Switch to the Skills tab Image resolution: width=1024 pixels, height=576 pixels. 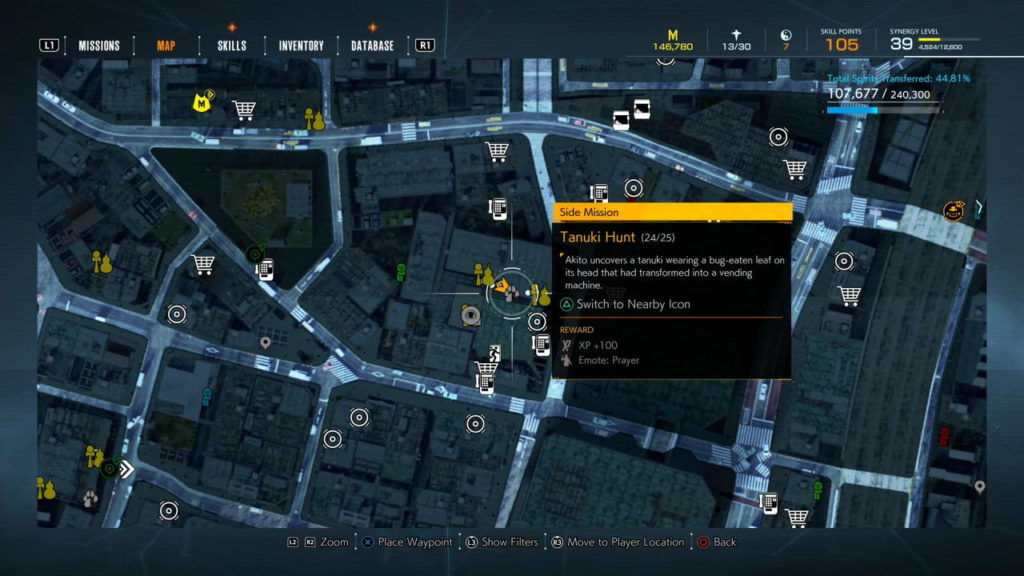[x=232, y=45]
